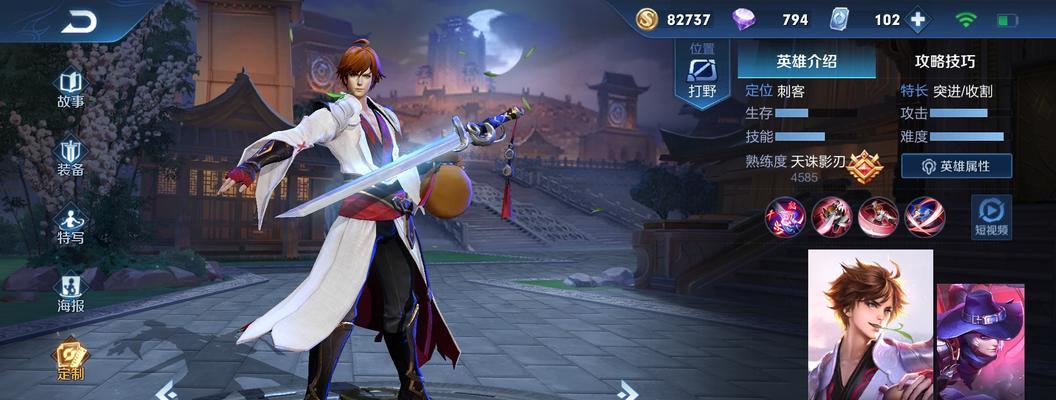Choose the purple hat skin portrait

tap(981, 342)
